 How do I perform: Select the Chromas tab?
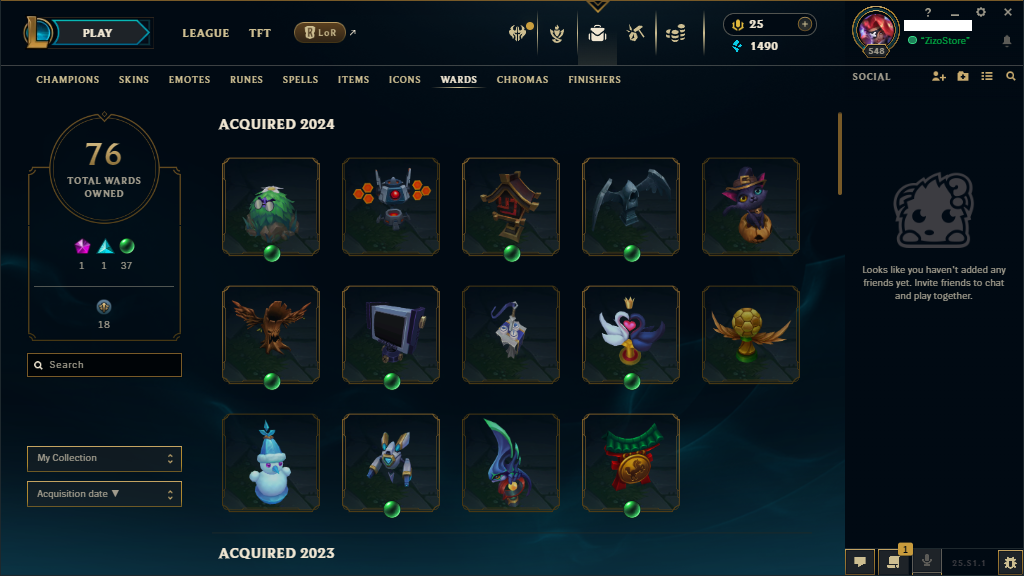tap(522, 79)
